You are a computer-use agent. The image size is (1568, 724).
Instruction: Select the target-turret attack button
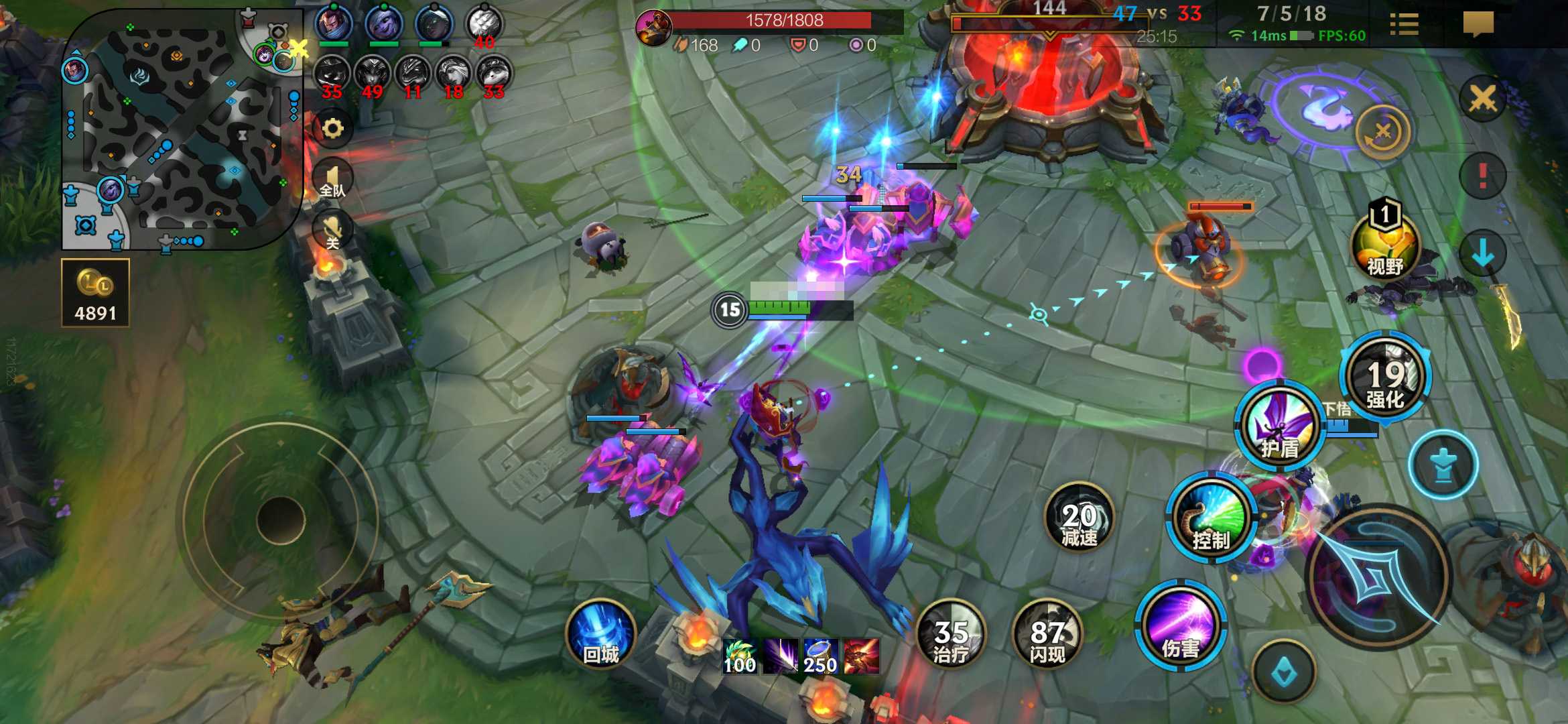[1443, 465]
